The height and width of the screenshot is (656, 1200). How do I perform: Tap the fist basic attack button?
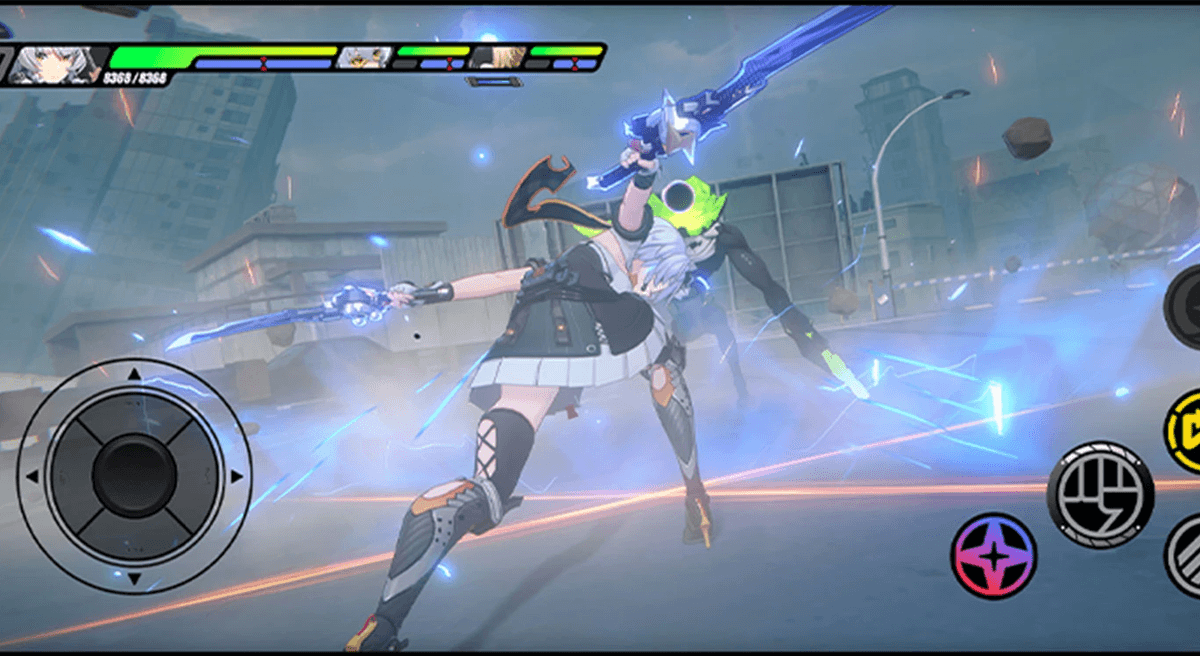(1100, 494)
